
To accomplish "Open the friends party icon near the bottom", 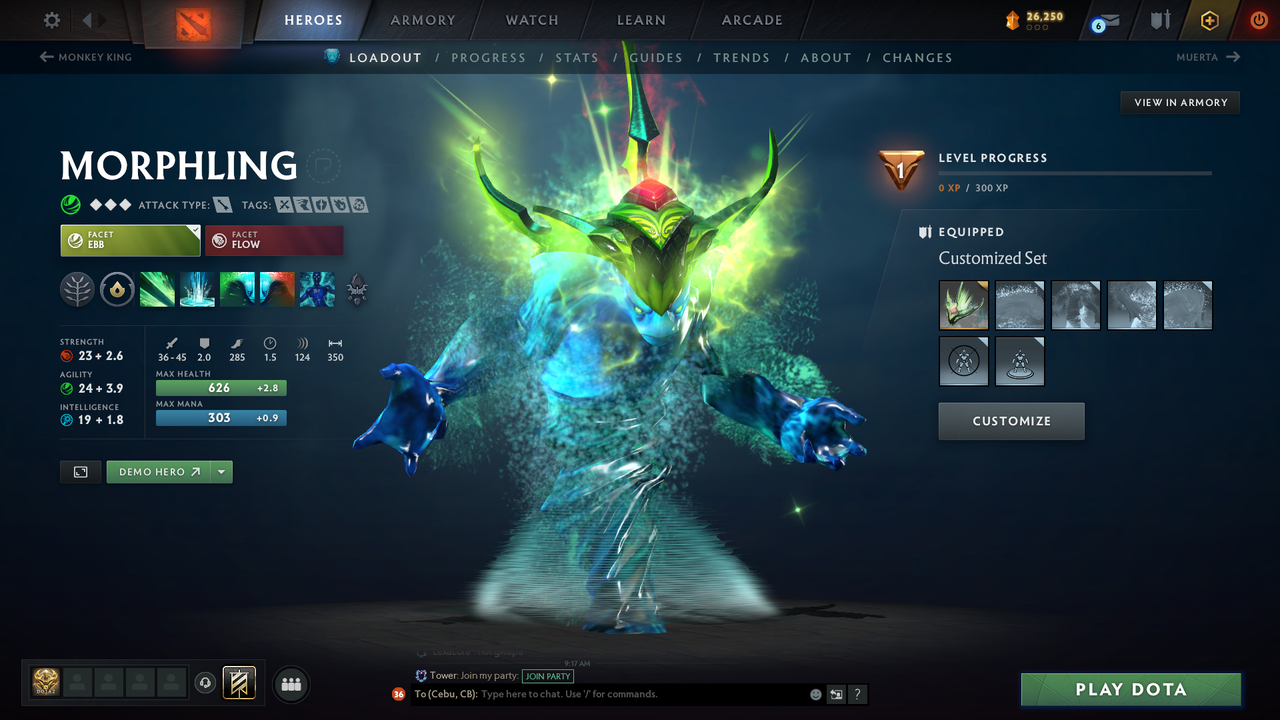I will point(289,685).
